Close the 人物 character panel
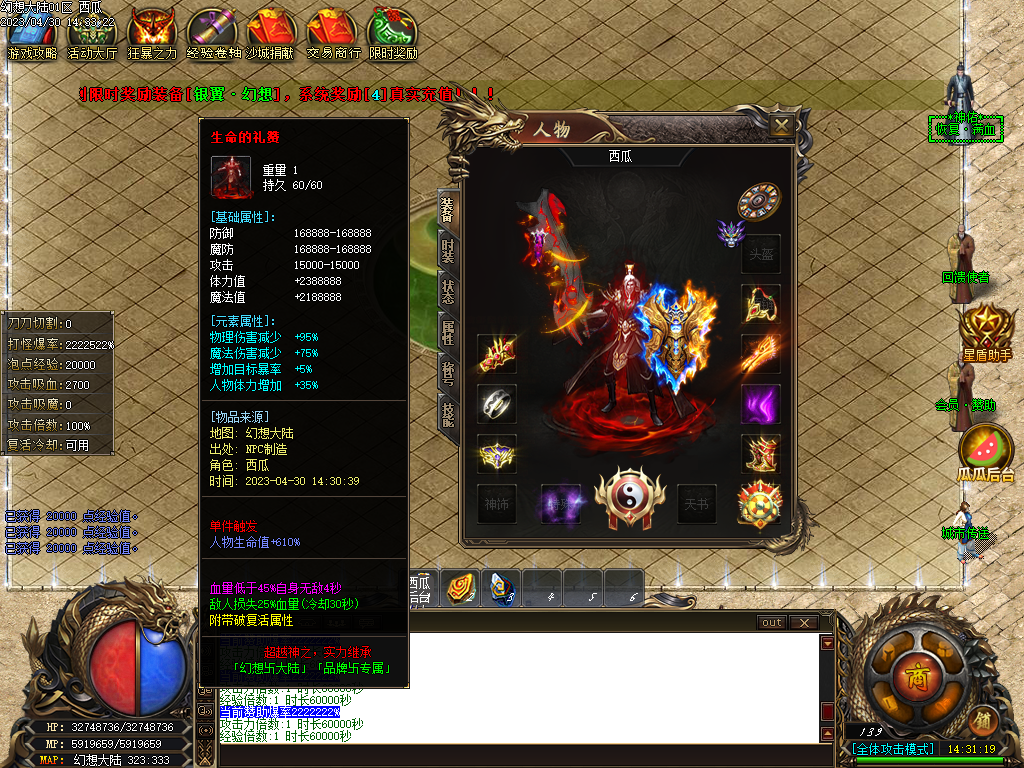 coord(782,125)
